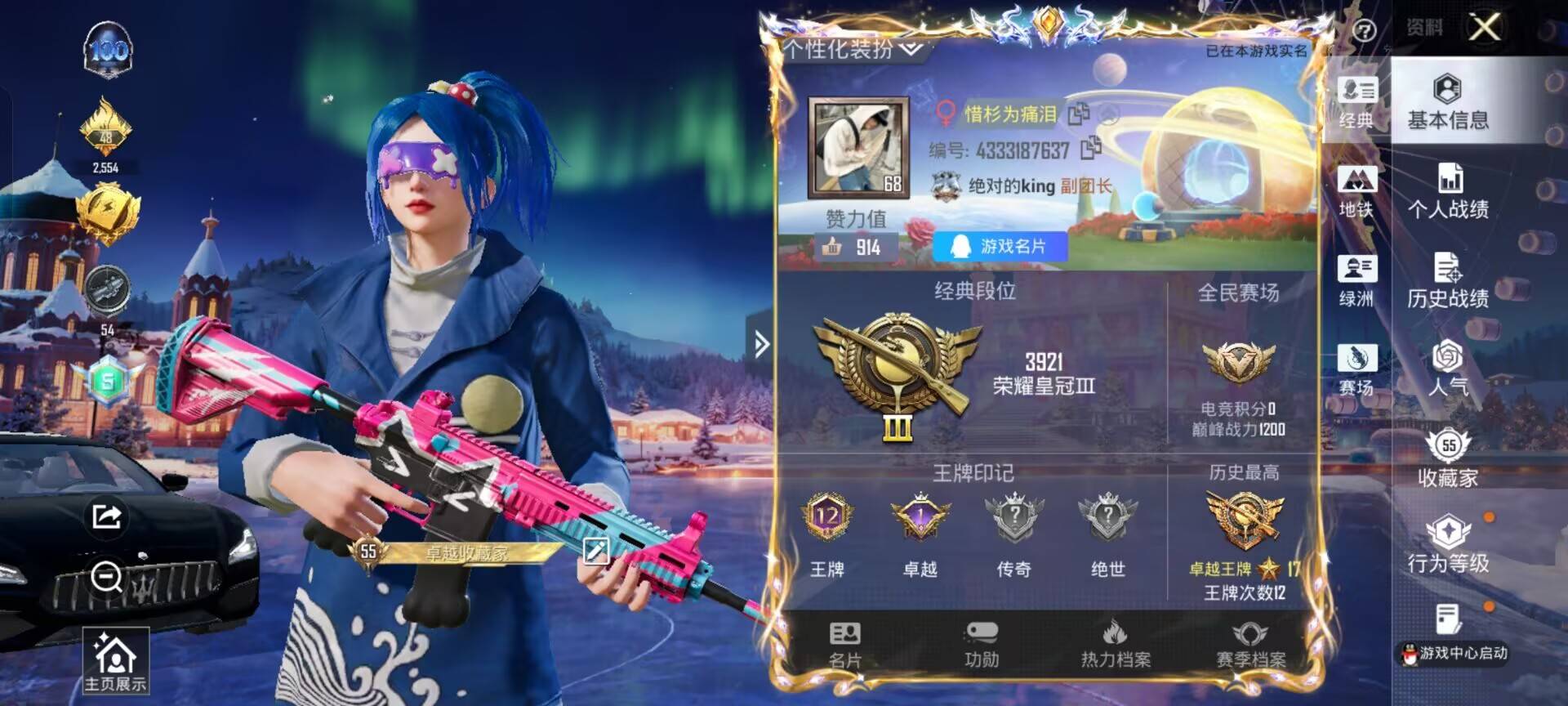This screenshot has height=706, width=1568.
Task: View 行为等级 behavior level
Action: tap(1447, 546)
